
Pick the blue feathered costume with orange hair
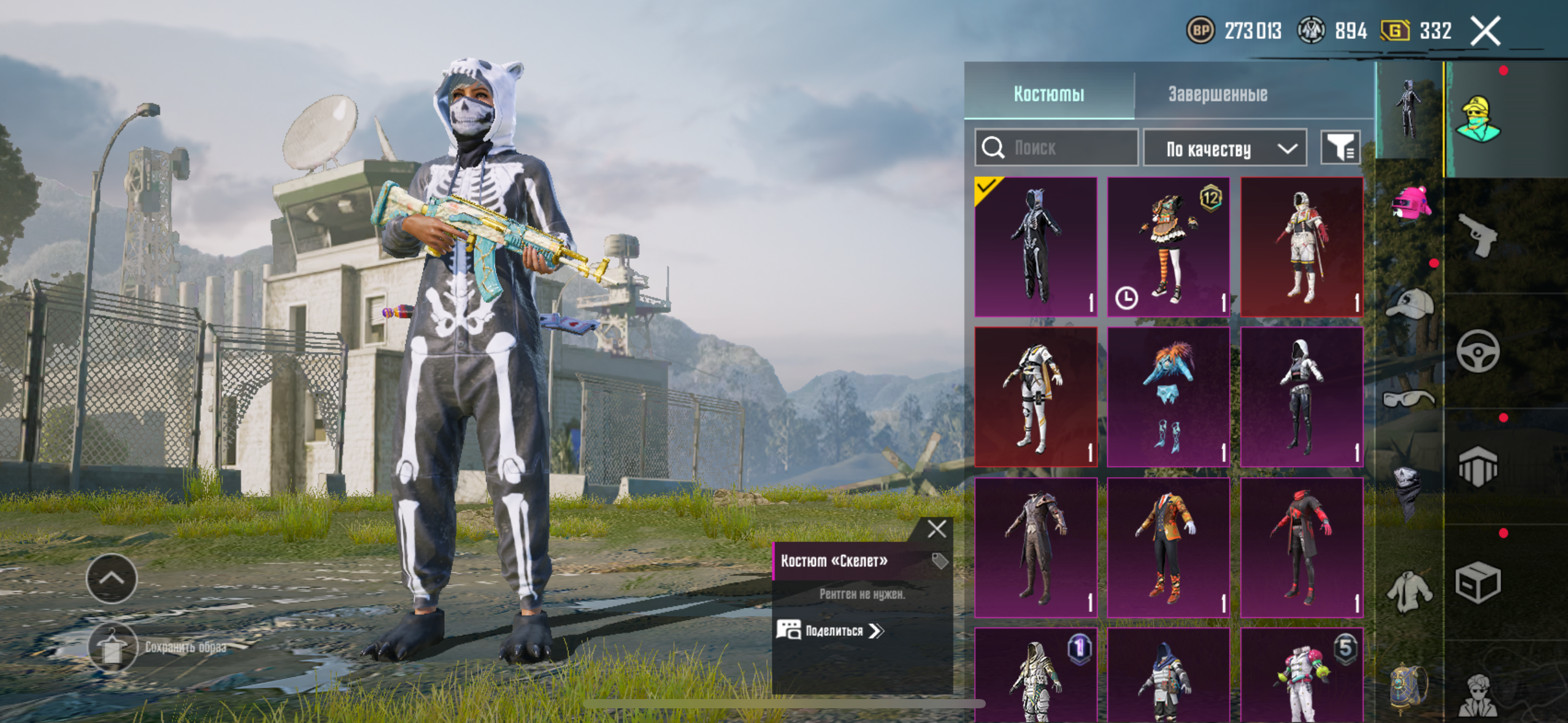pos(1168,396)
